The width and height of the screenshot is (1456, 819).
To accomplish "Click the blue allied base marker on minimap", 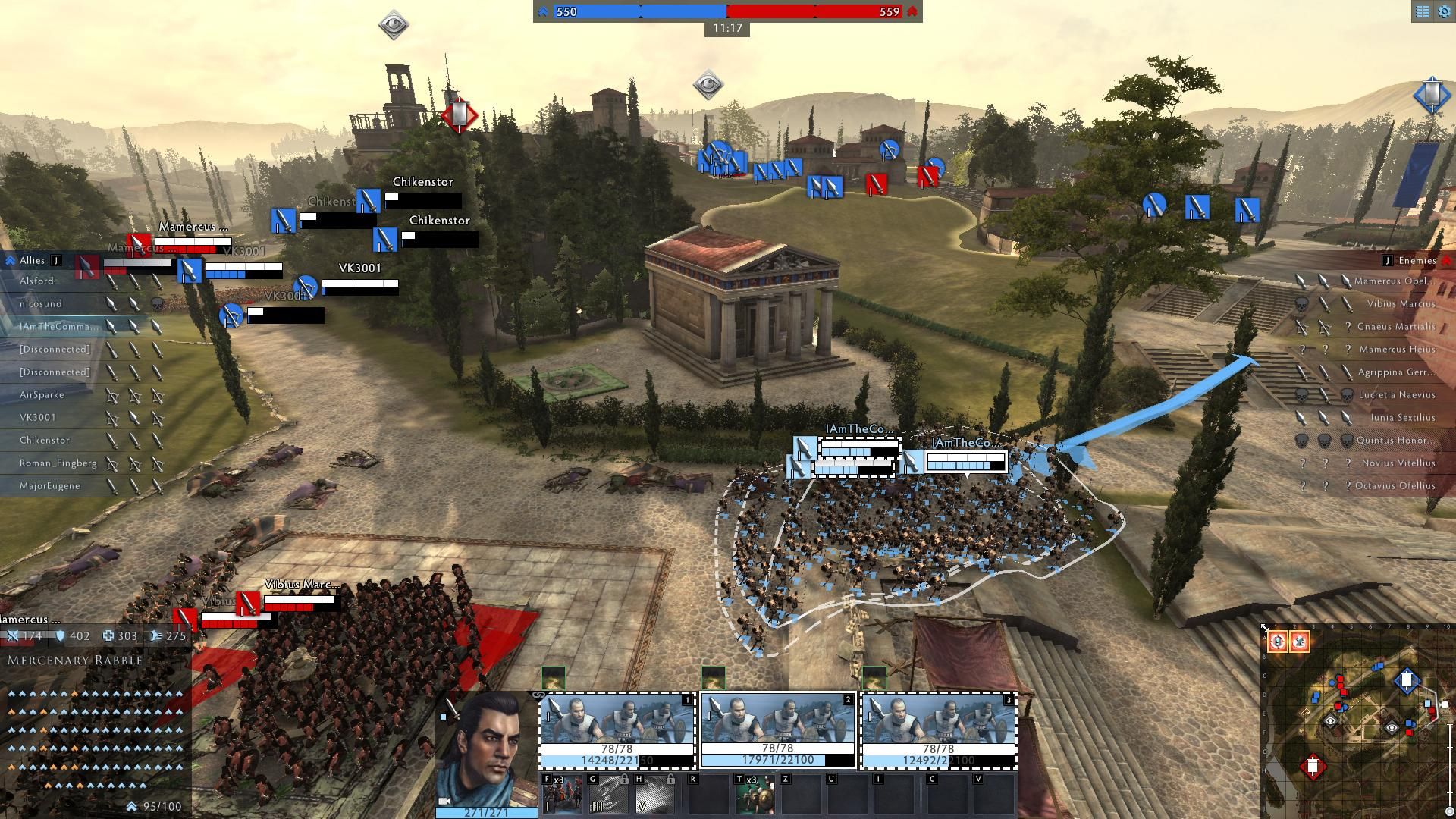I will click(x=1407, y=680).
